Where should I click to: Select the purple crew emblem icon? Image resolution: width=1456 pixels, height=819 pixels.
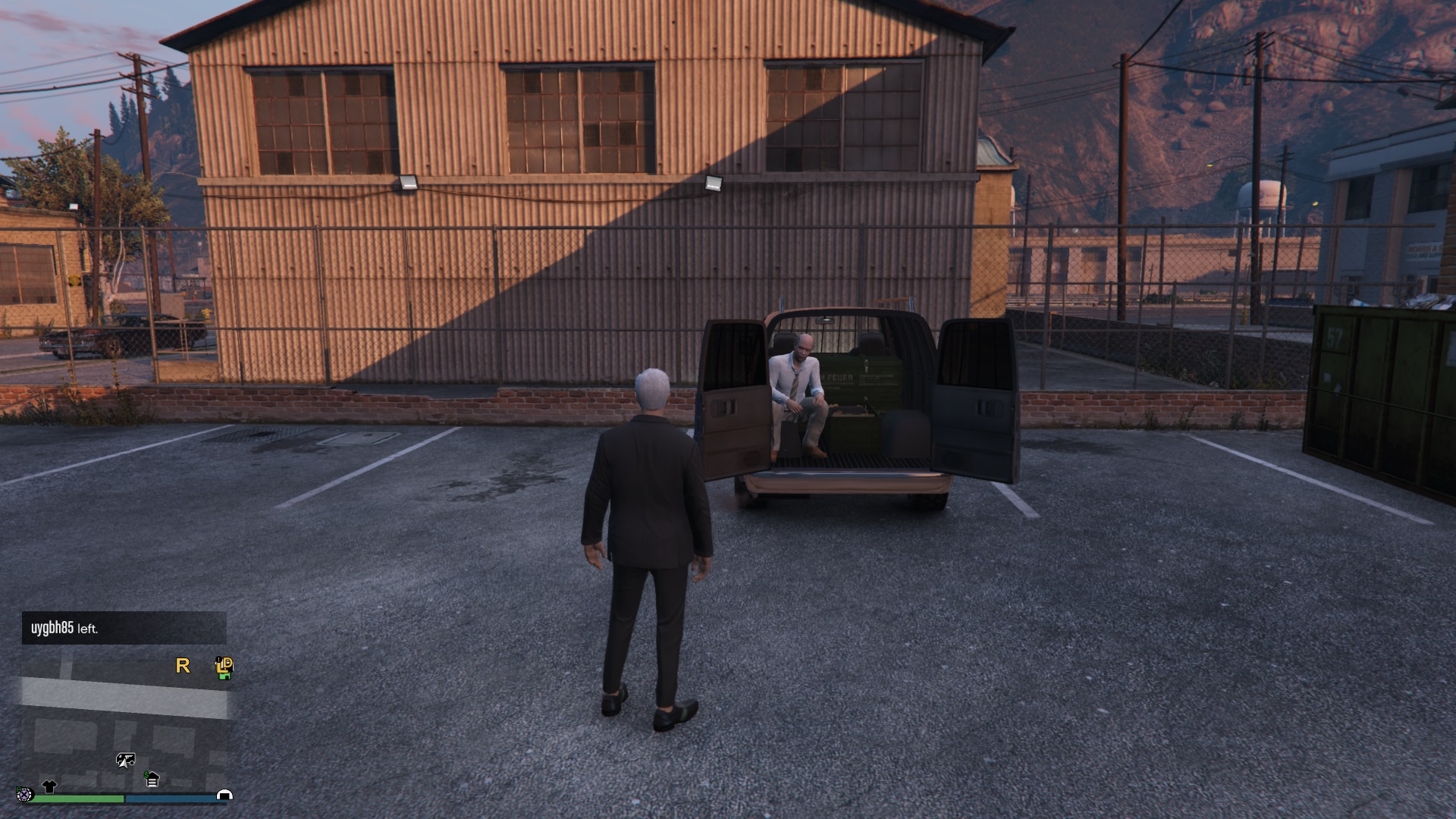[25, 795]
